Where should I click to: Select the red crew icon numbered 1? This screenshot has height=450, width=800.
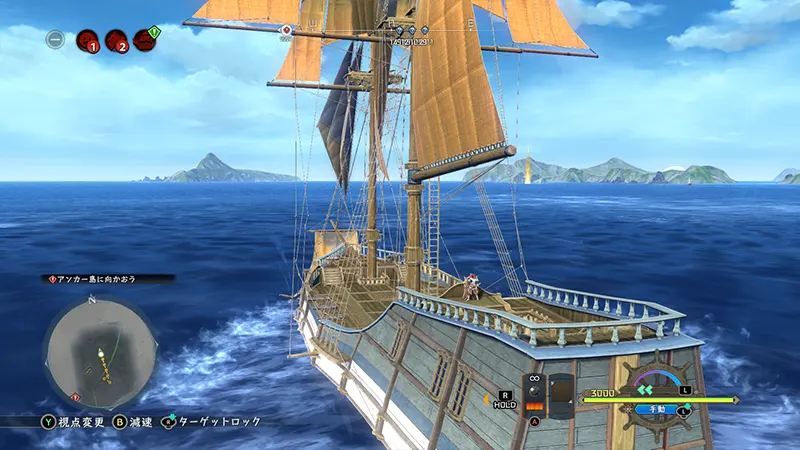click(x=87, y=41)
